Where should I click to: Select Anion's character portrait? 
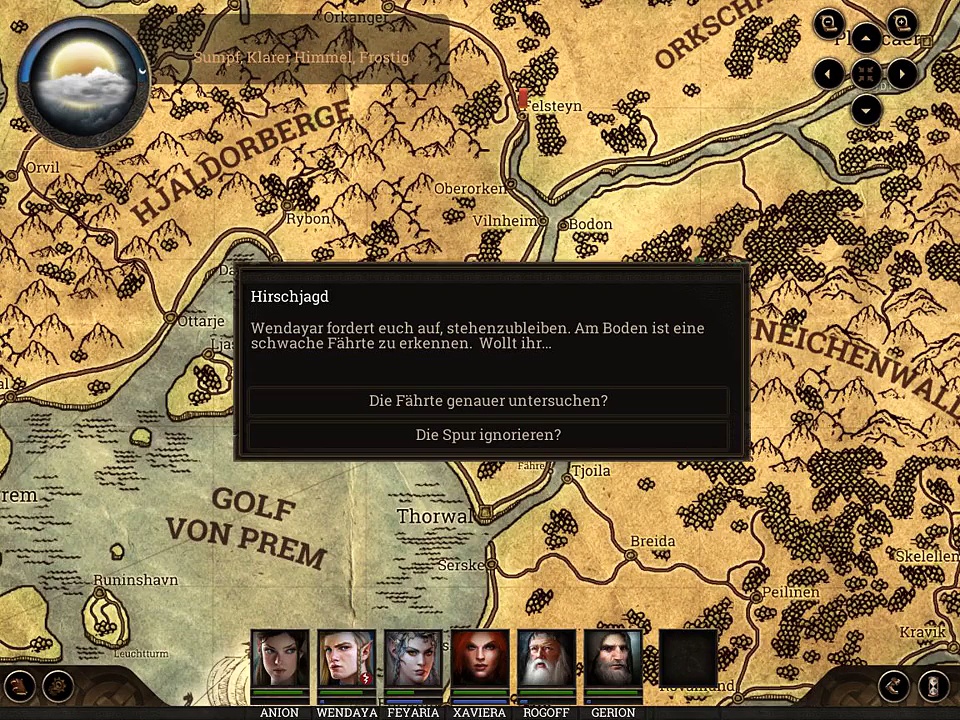279,658
